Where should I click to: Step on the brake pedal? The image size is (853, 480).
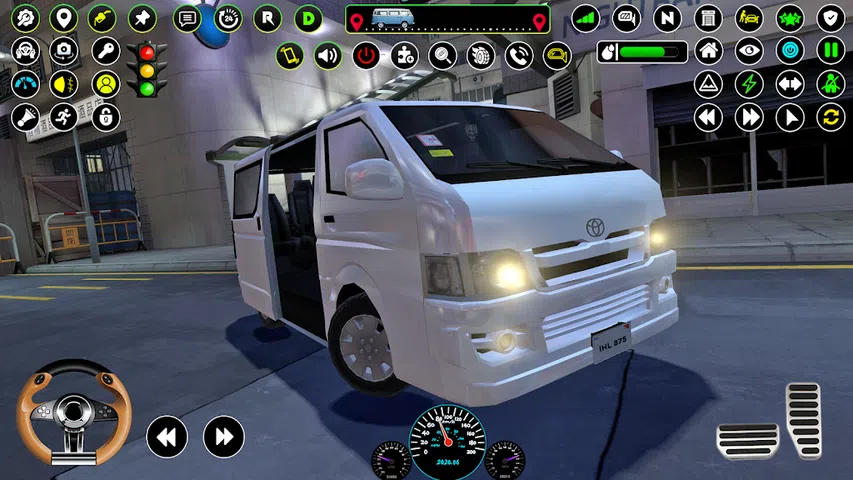point(747,440)
